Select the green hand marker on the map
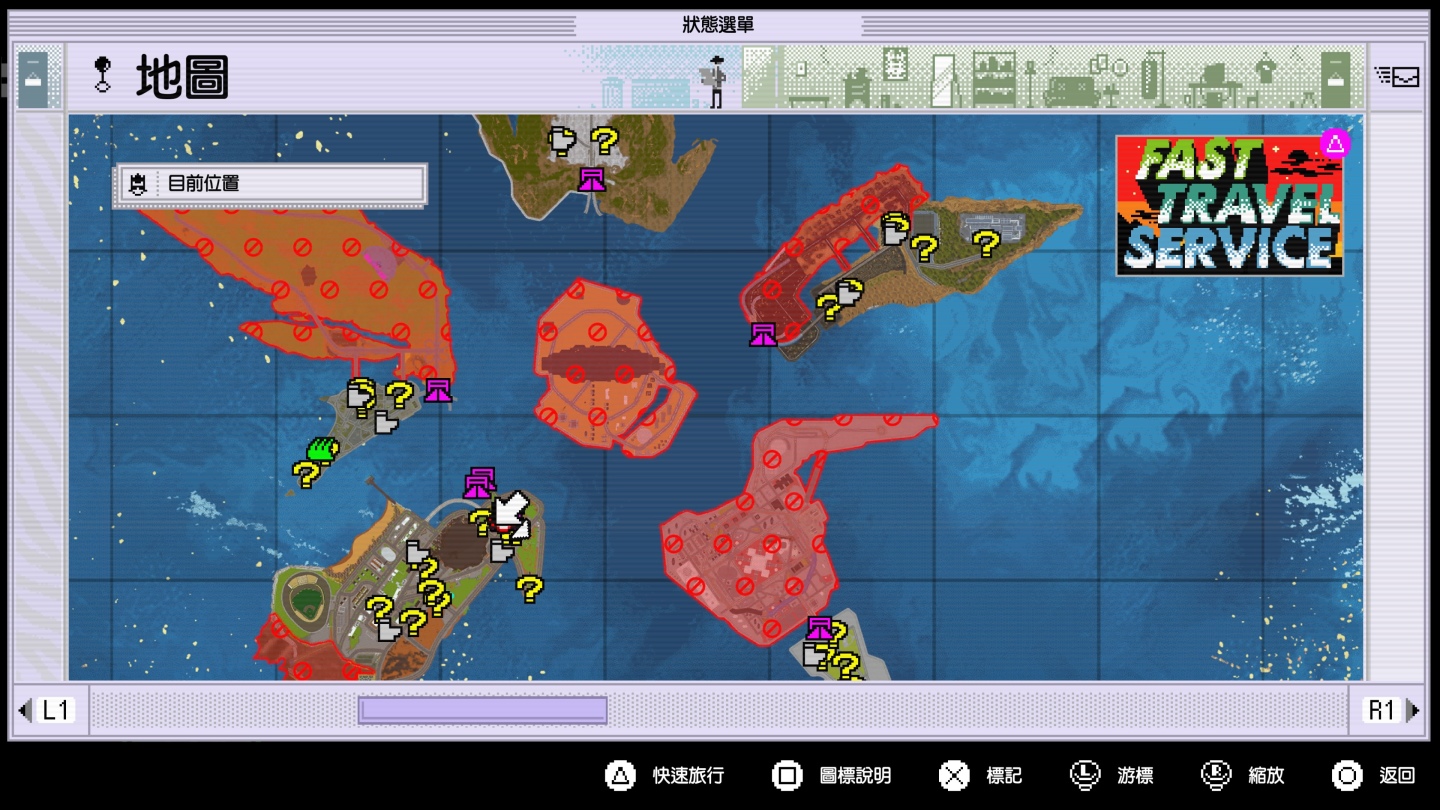Viewport: 1440px width, 810px height. pyautogui.click(x=320, y=449)
